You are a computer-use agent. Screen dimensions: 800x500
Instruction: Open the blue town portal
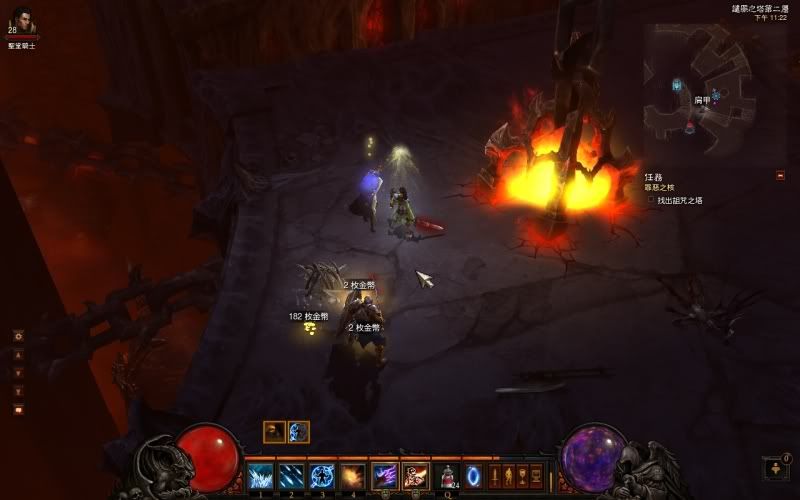[x=473, y=476]
